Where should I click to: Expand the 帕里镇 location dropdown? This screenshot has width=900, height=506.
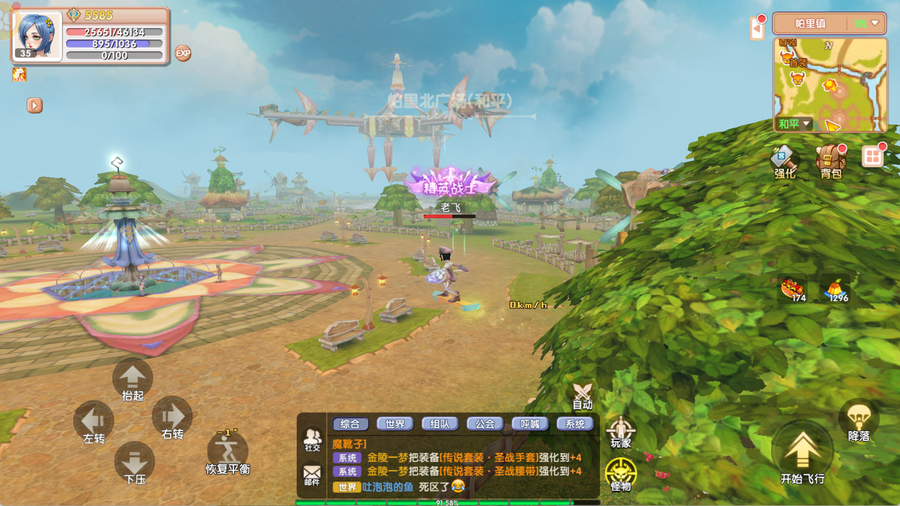point(877,23)
